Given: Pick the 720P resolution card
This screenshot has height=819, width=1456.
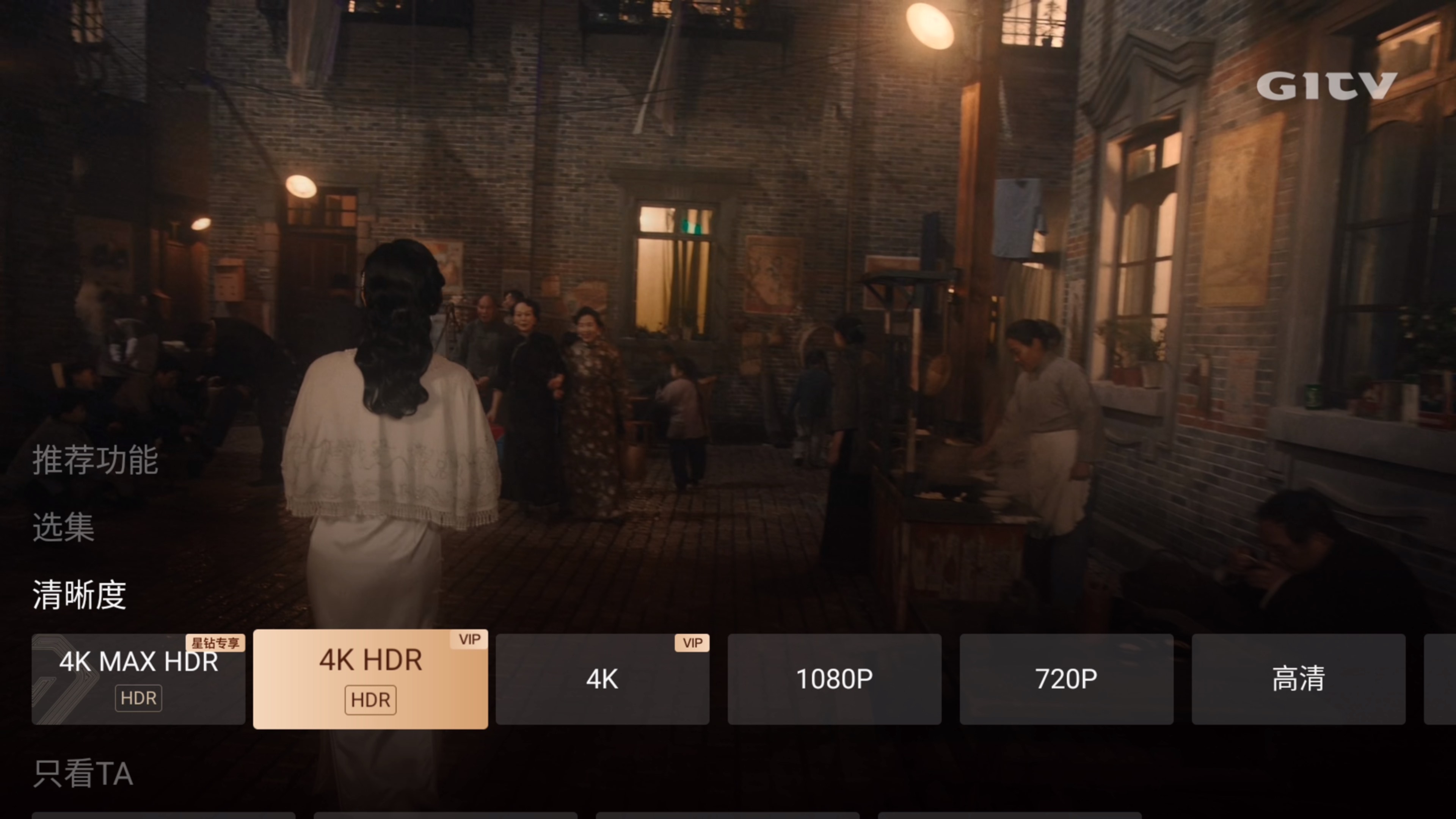Looking at the screenshot, I should tap(1066, 679).
